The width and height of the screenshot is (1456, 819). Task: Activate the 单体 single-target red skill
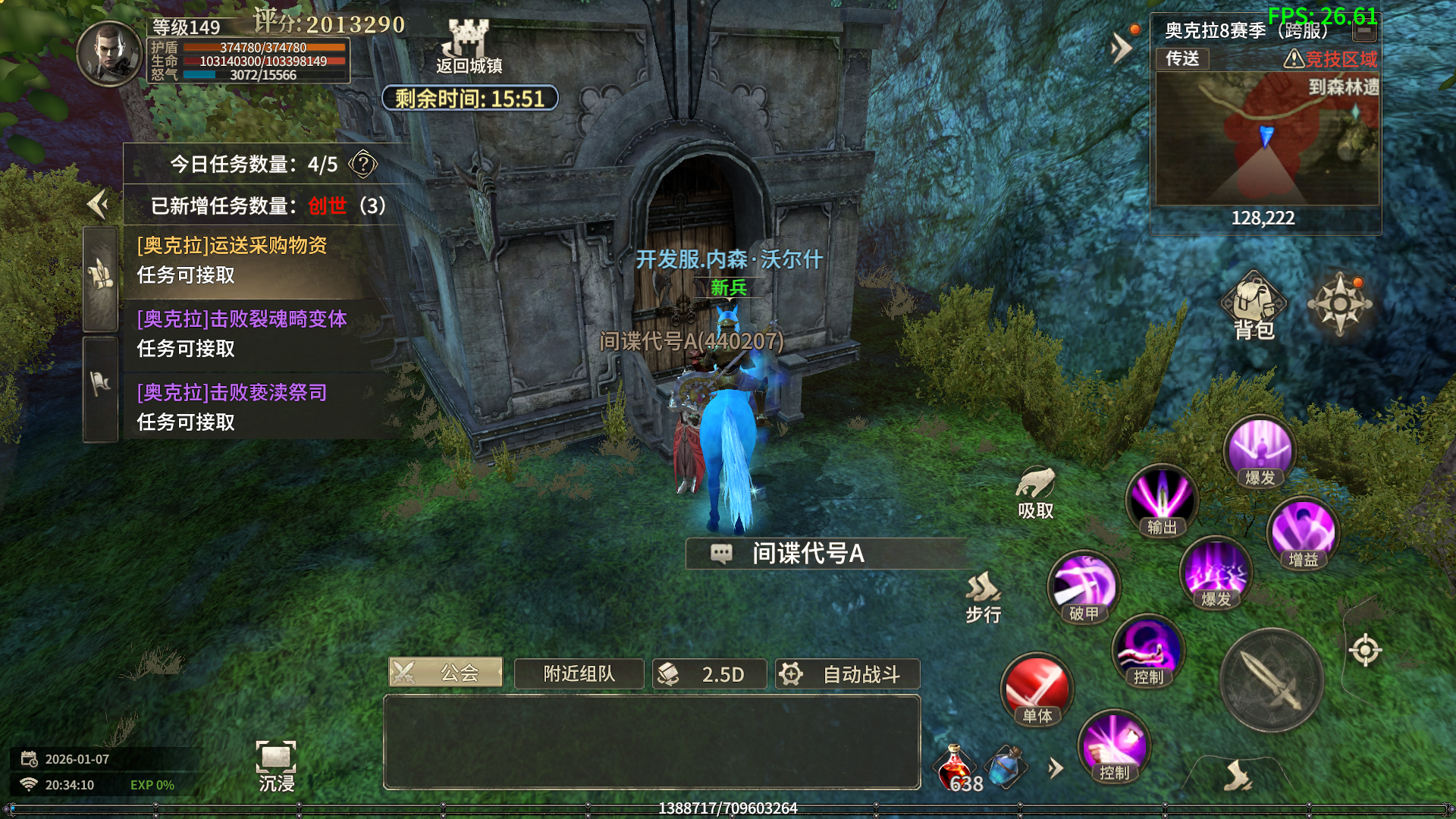click(x=1037, y=689)
